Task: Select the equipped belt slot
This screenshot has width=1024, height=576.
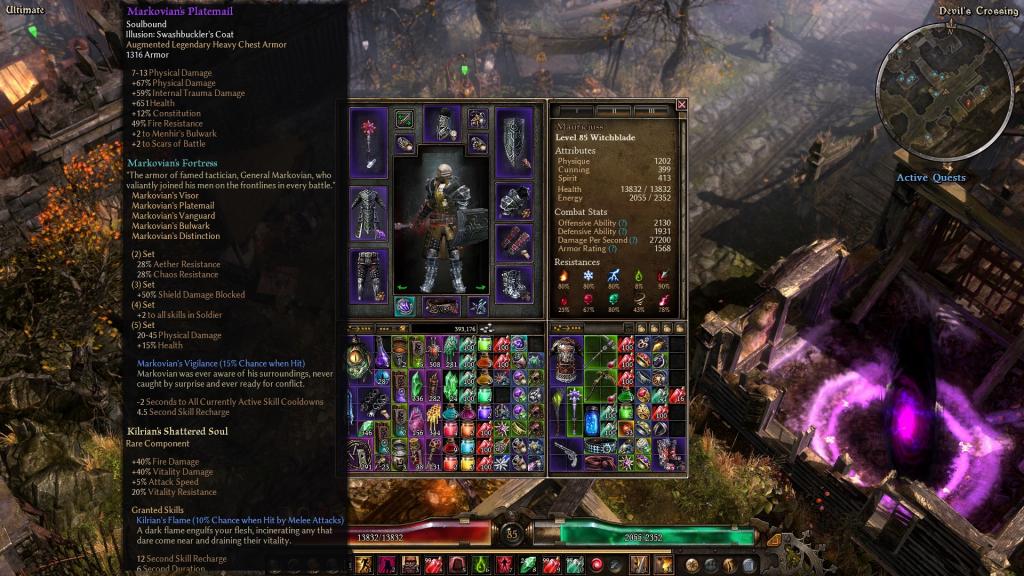Action: pyautogui.click(x=442, y=306)
